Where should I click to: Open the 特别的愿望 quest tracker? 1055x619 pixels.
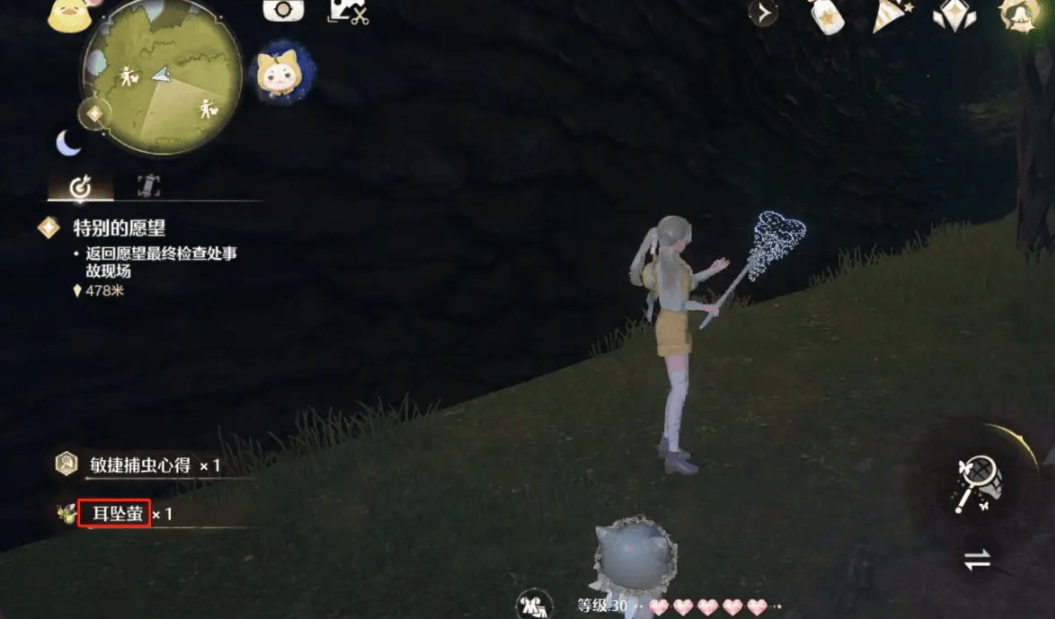pyautogui.click(x=118, y=228)
